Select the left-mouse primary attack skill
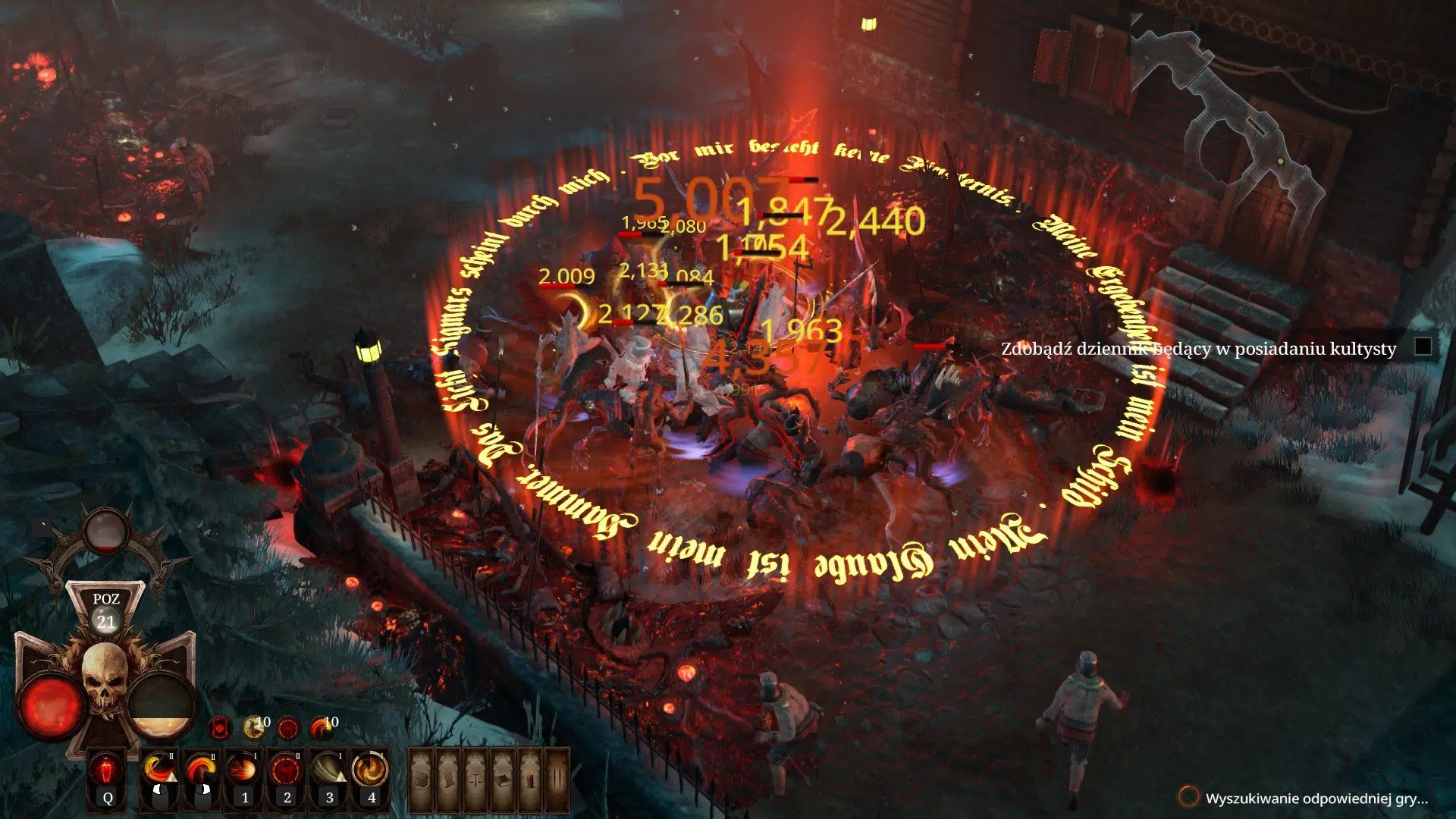Image resolution: width=1456 pixels, height=819 pixels. (x=161, y=768)
